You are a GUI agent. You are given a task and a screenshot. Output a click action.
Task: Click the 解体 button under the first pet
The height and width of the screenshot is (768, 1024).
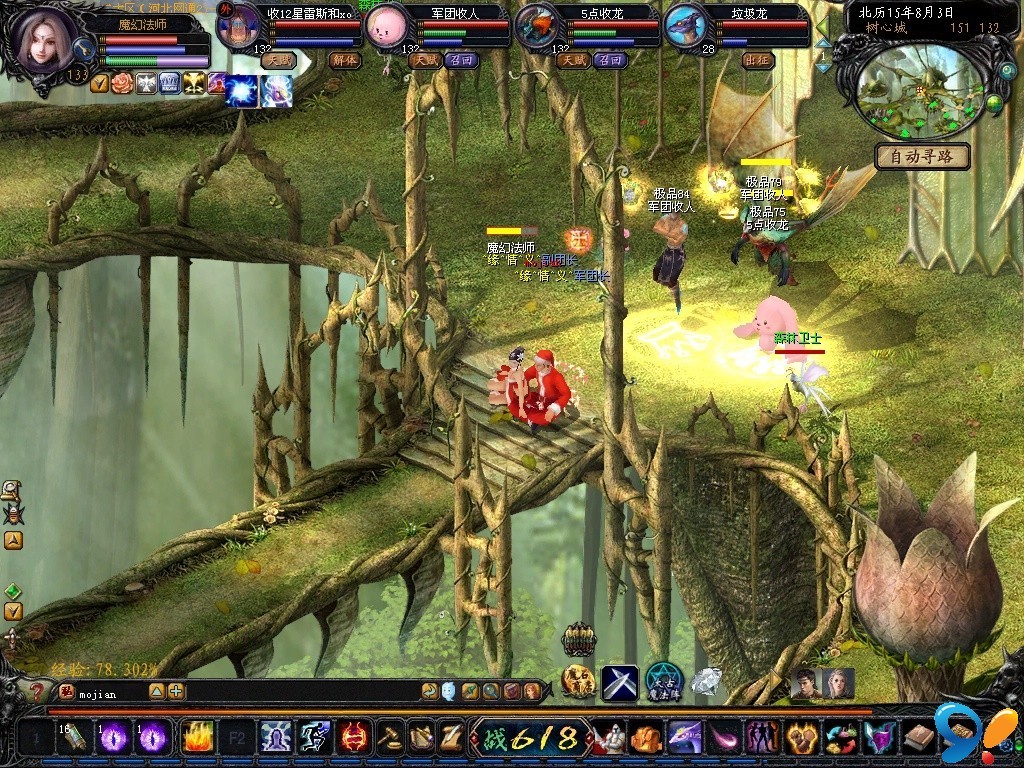coord(343,60)
